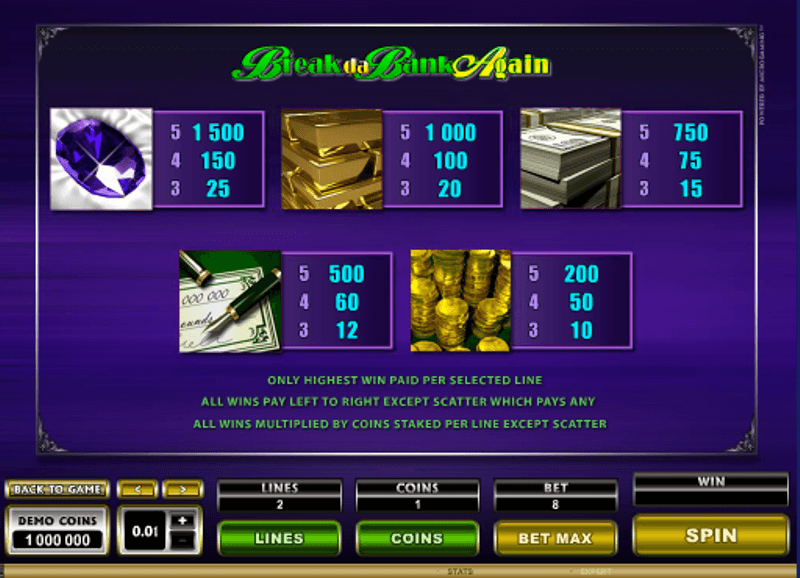Click the green Coins button
800x578 pixels.
pyautogui.click(x=417, y=538)
